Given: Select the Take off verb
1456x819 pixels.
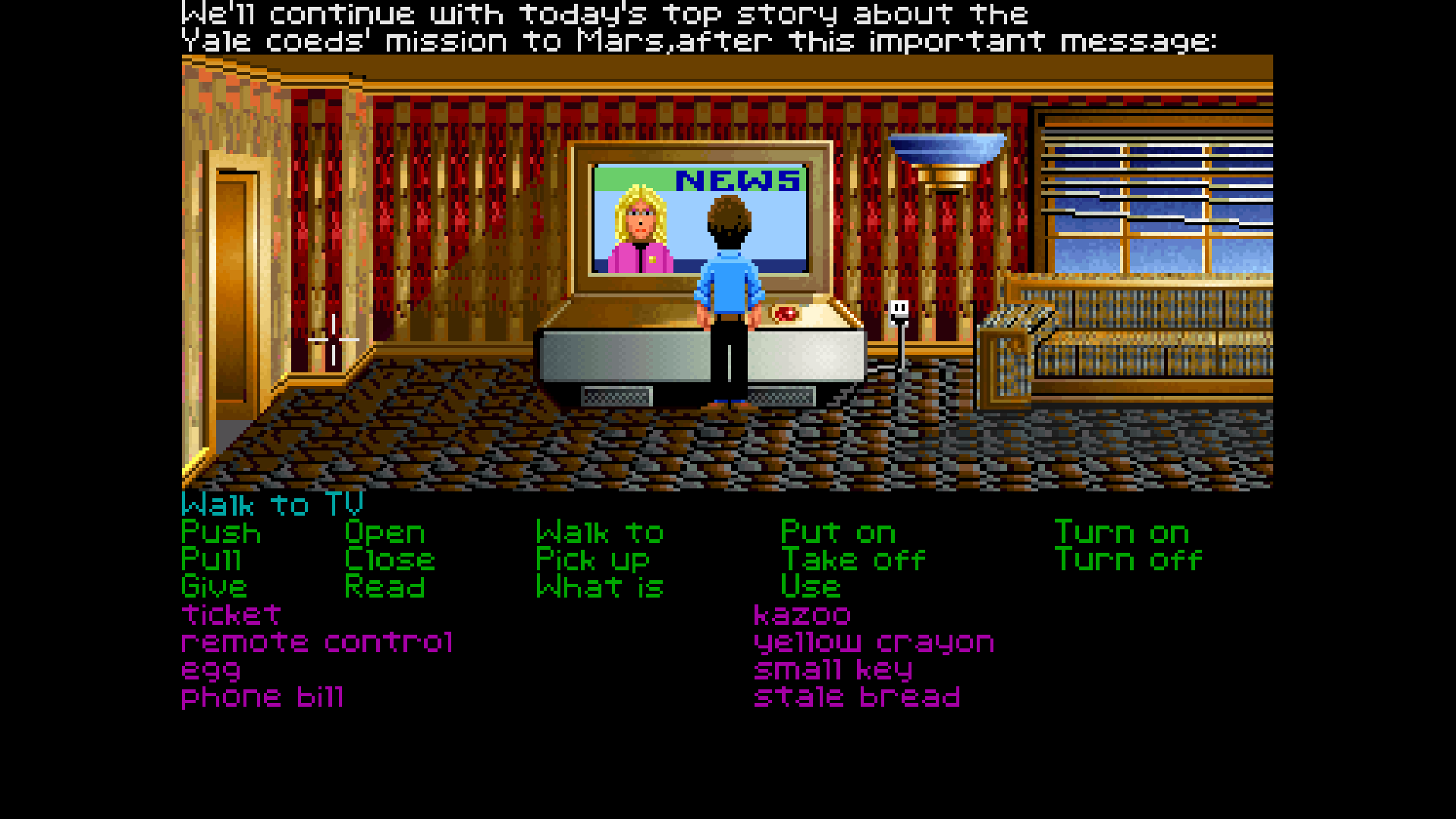Looking at the screenshot, I should (854, 560).
